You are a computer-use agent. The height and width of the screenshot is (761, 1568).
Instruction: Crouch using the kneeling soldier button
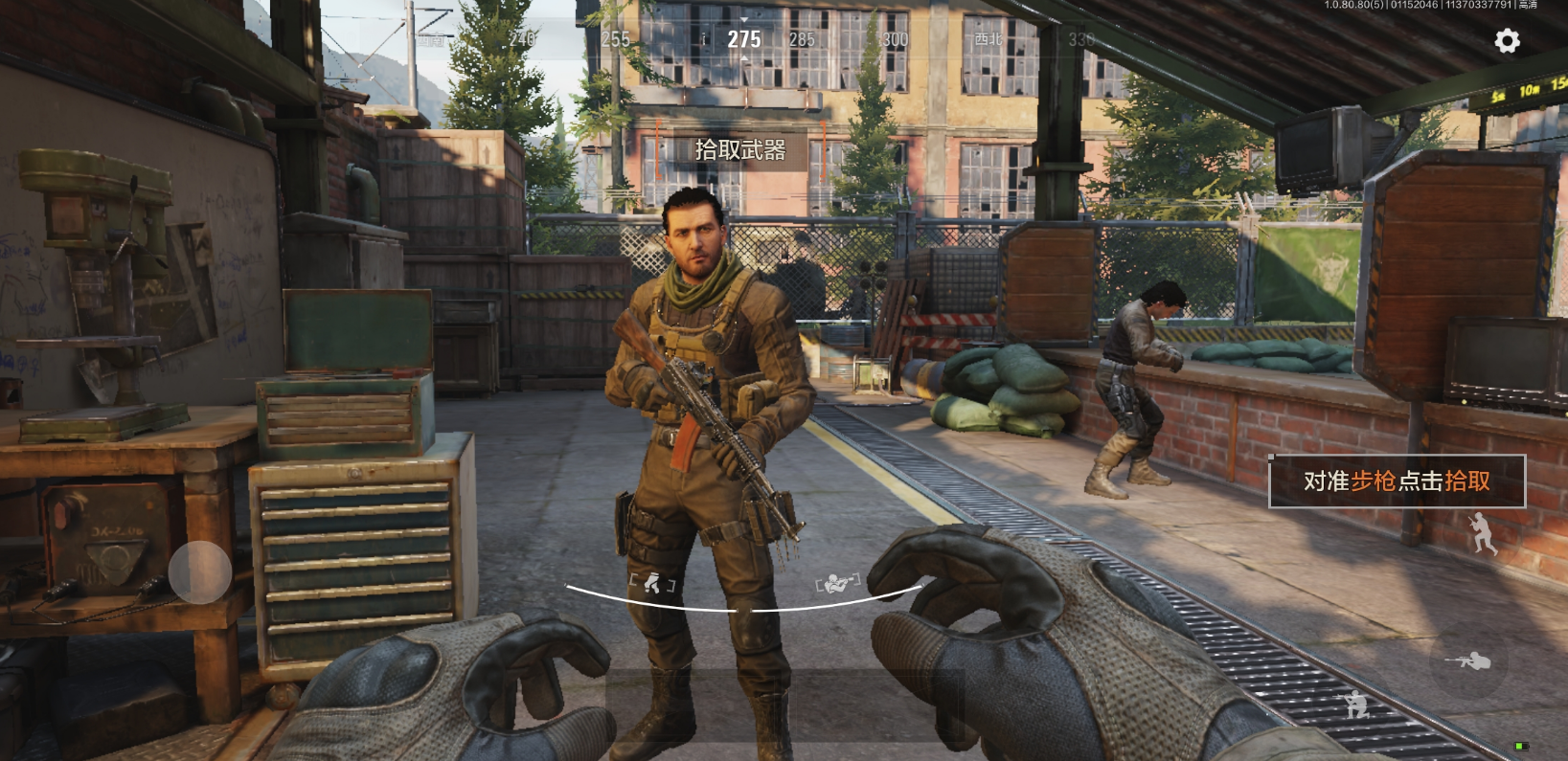tap(1355, 704)
